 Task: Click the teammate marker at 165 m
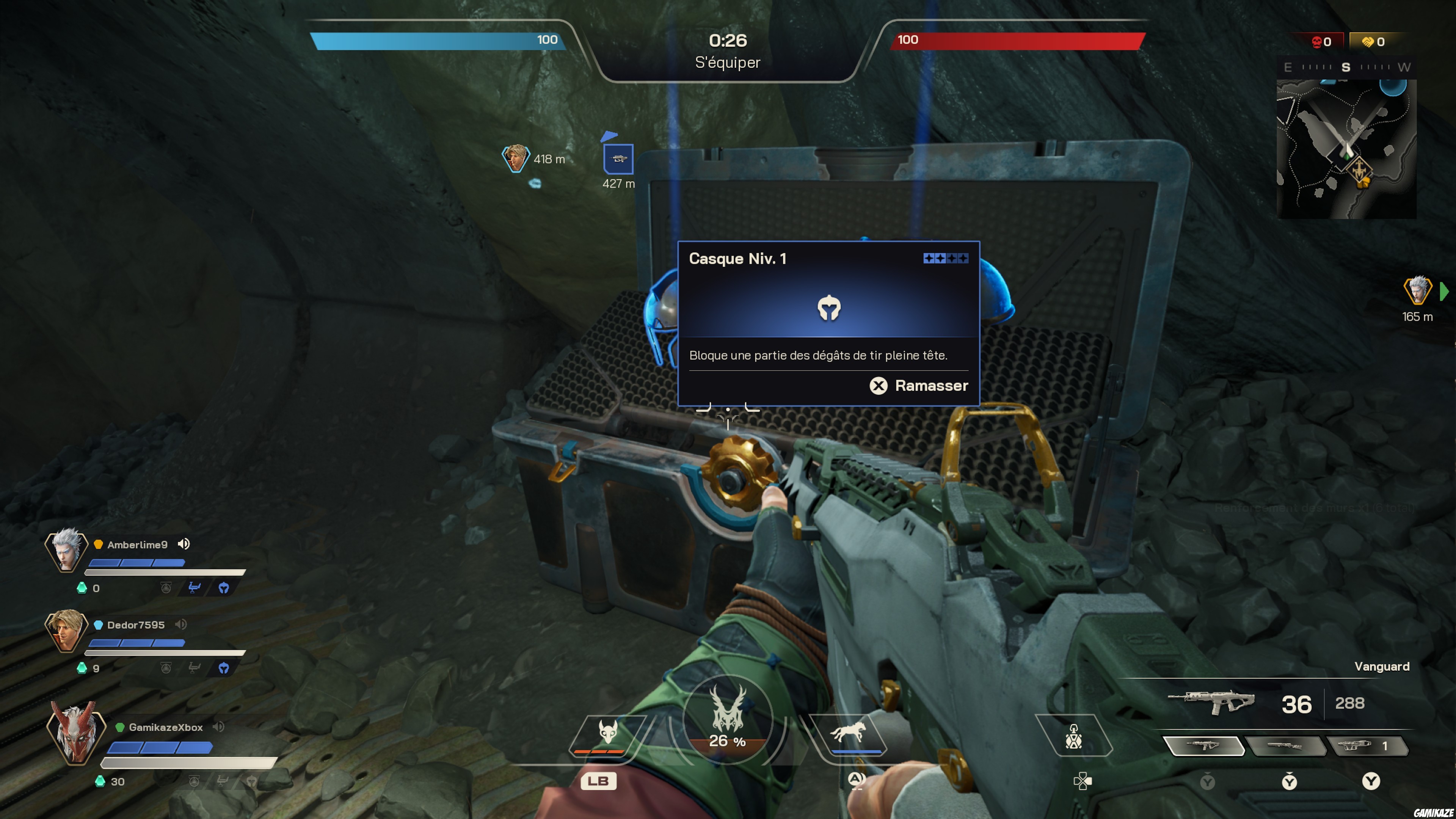pyautogui.click(x=1417, y=290)
